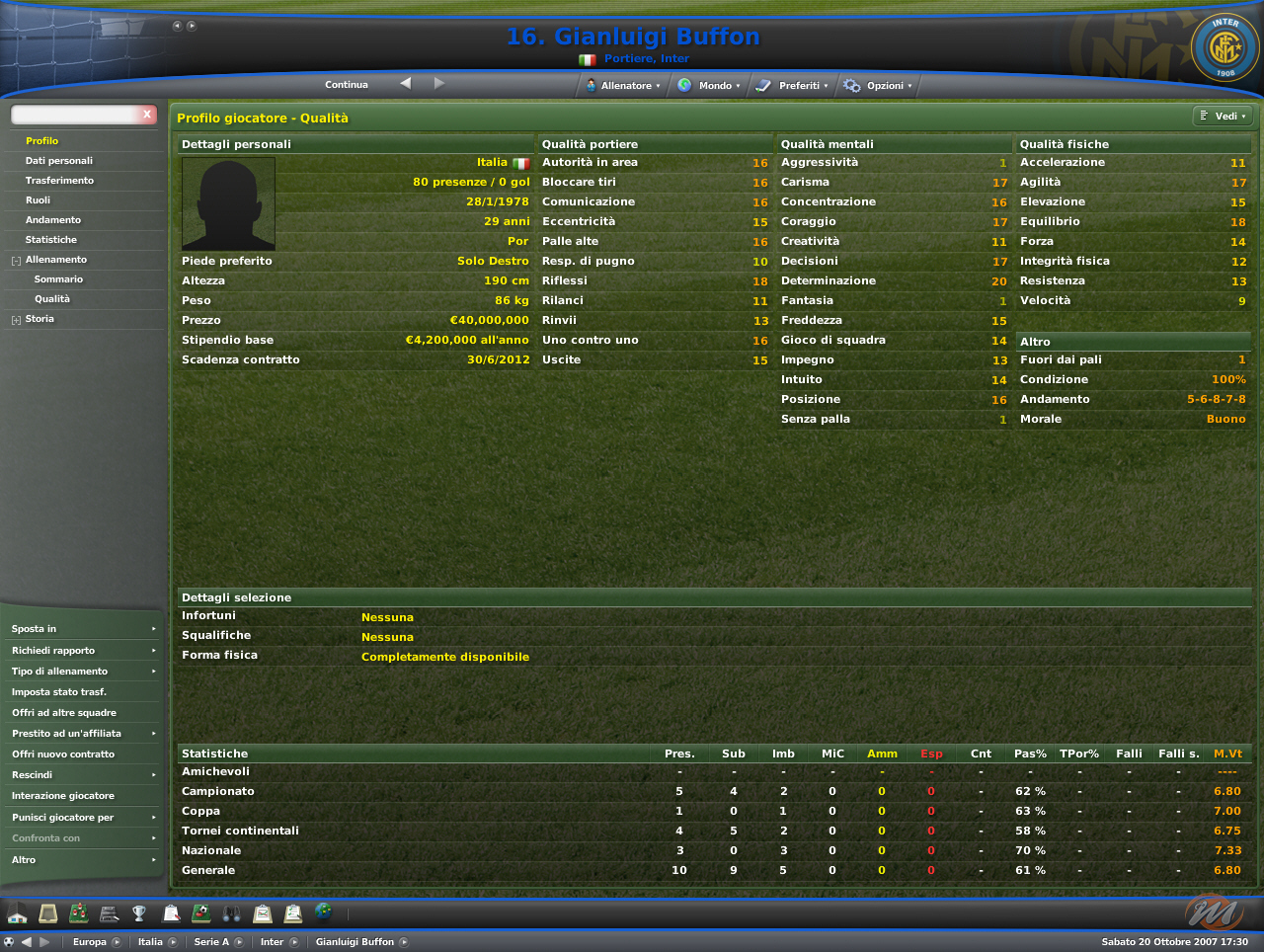
Task: Open the inbox icon at the bottom
Action: point(47,913)
